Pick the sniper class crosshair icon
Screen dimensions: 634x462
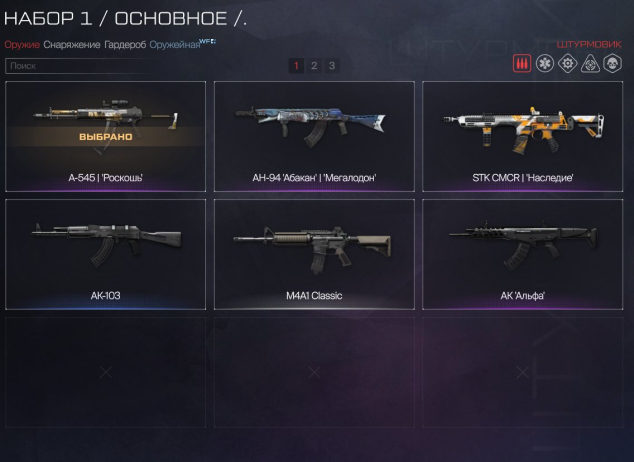pos(591,64)
